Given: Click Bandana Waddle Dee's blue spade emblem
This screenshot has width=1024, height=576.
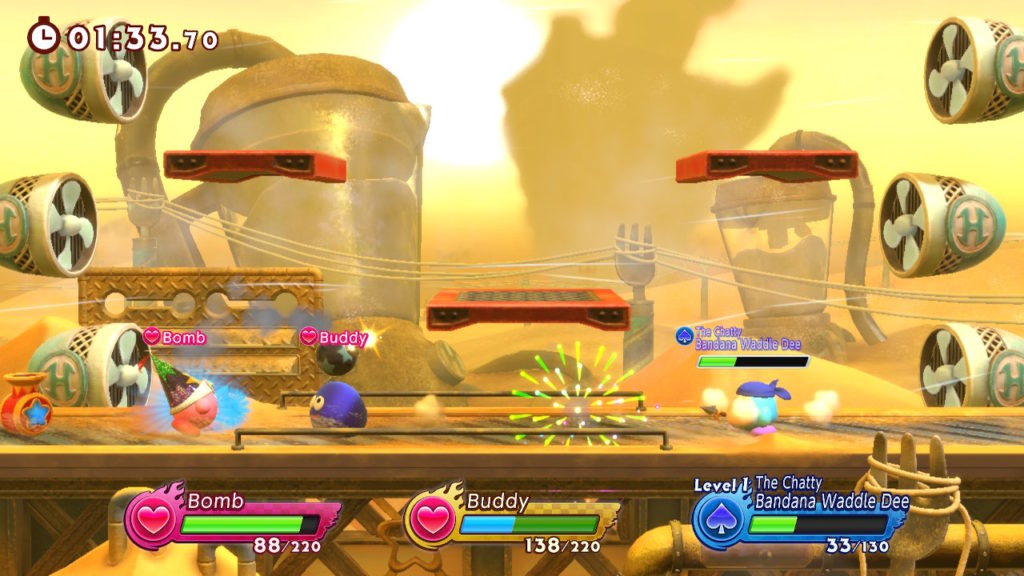Looking at the screenshot, I should 718,521.
